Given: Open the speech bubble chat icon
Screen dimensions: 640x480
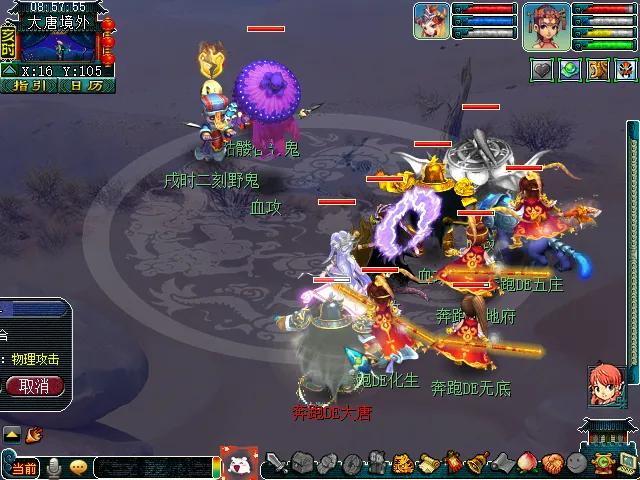Looking at the screenshot, I should tap(78, 467).
